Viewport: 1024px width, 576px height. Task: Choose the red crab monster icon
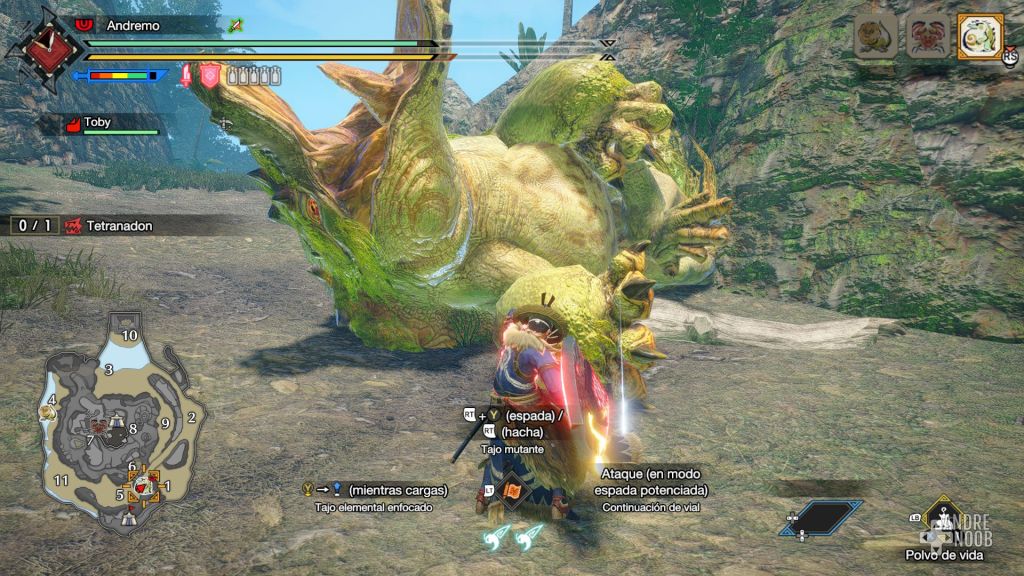[926, 37]
